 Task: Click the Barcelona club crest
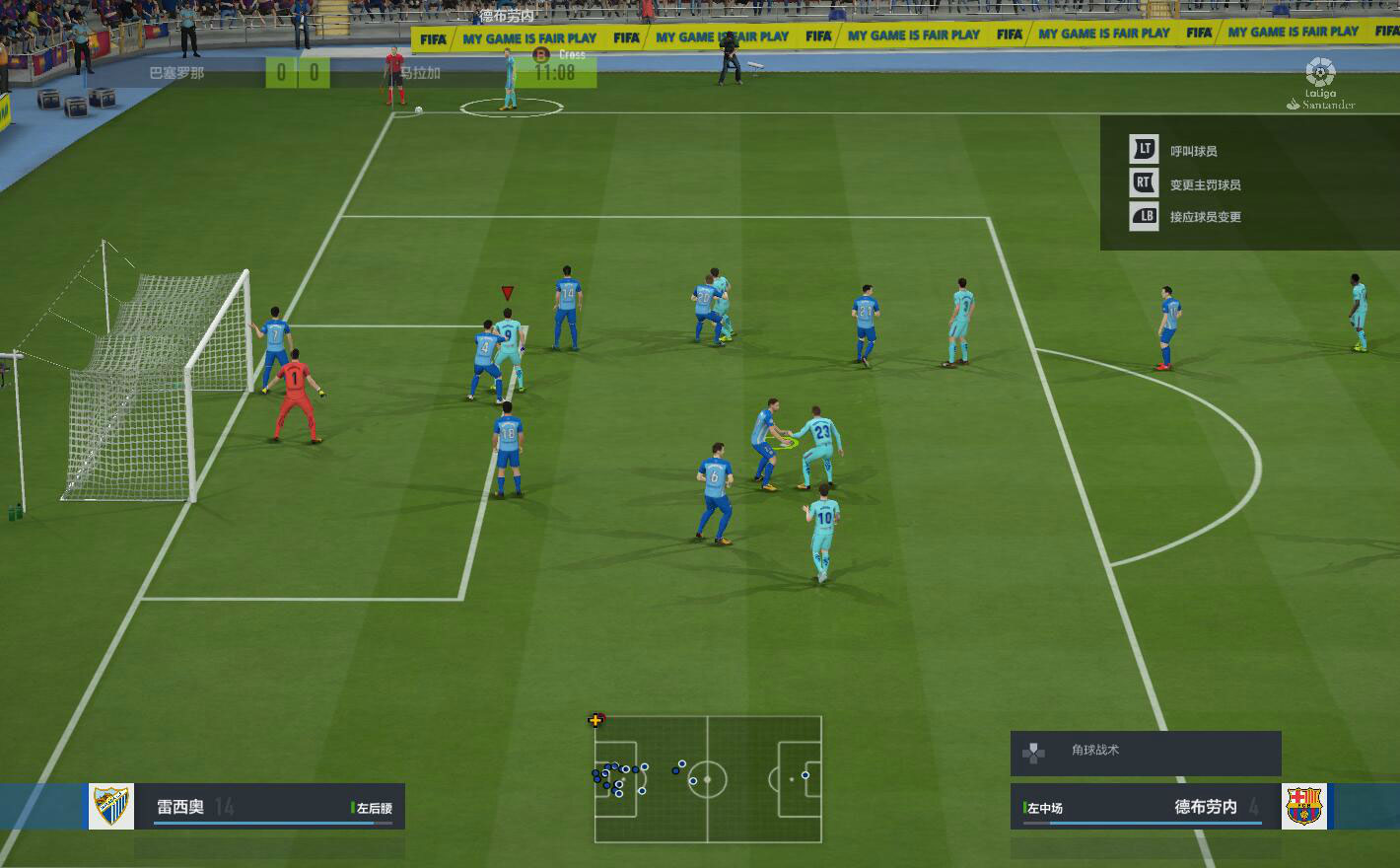pos(1303,807)
